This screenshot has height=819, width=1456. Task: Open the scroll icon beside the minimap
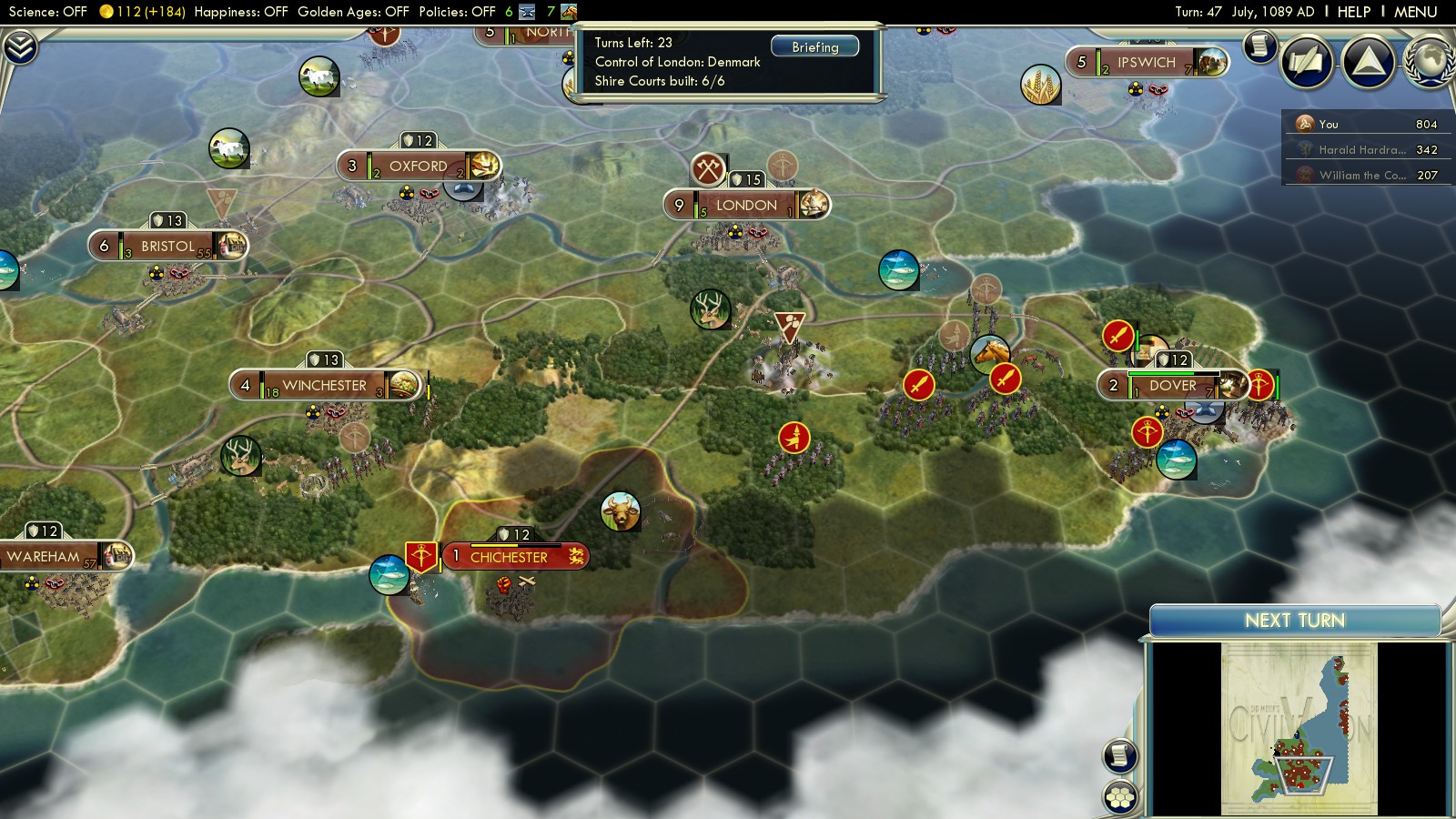coord(1120,755)
